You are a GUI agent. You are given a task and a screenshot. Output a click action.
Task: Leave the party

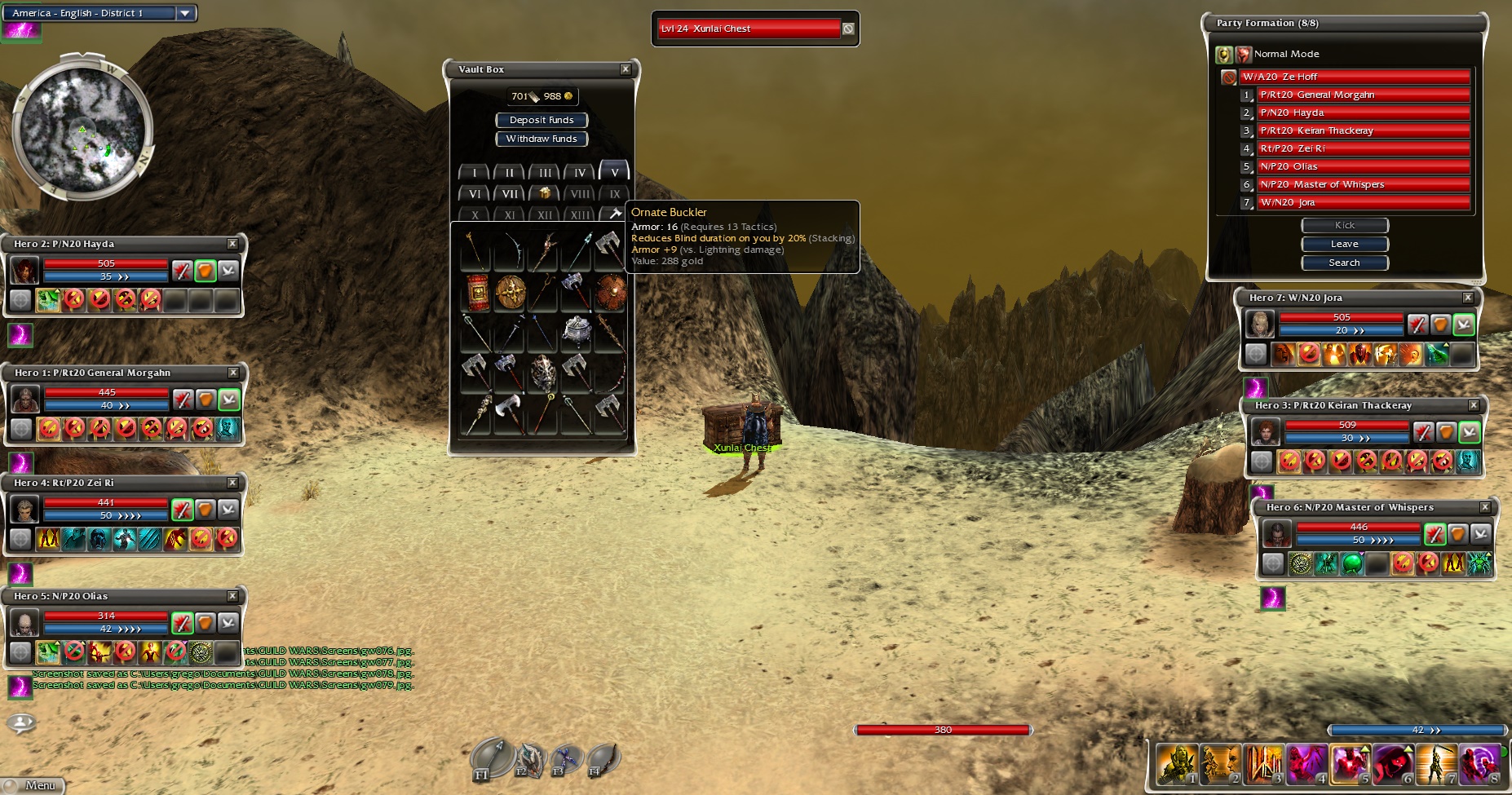[x=1344, y=244]
